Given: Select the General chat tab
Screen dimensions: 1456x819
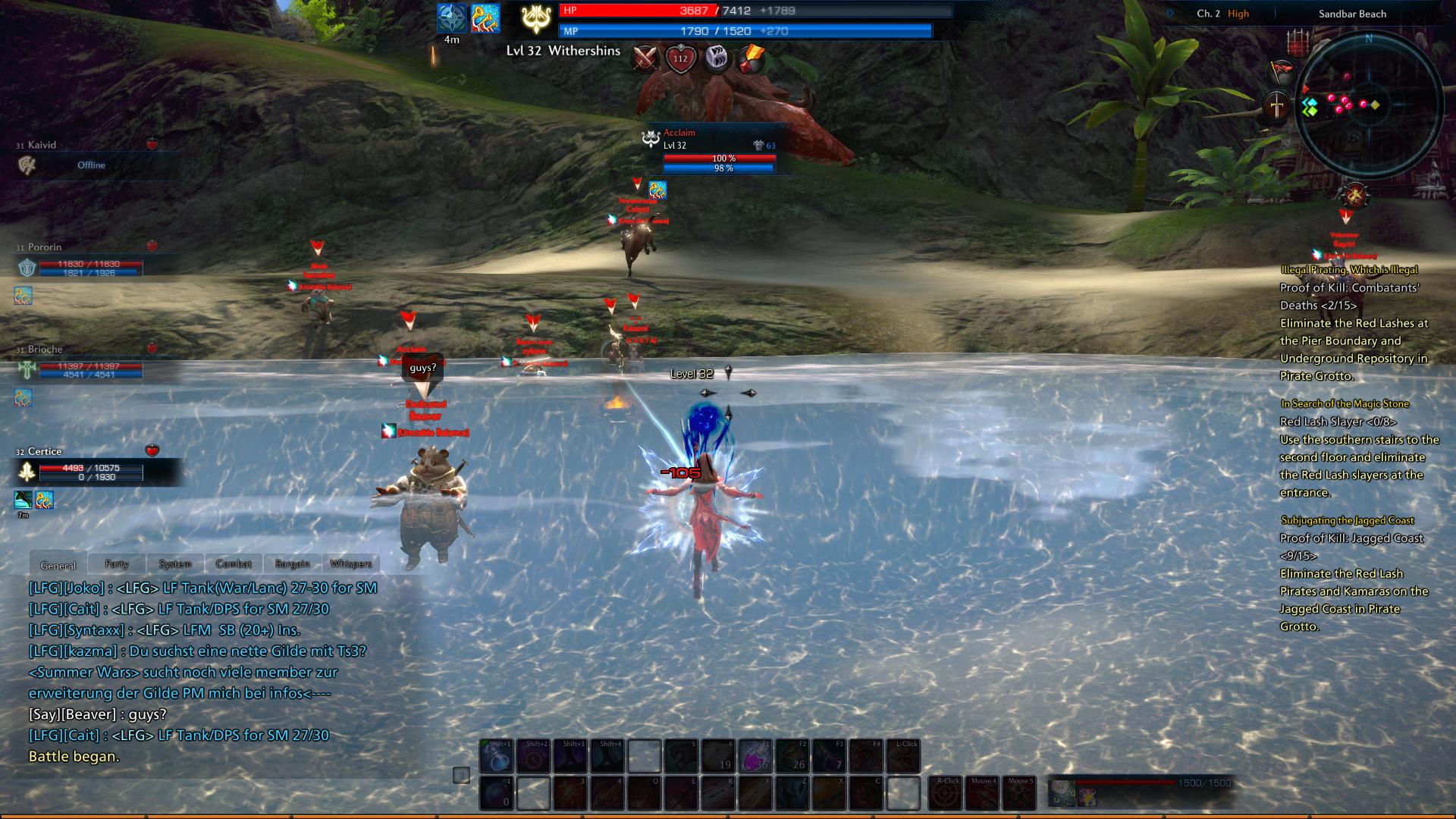Looking at the screenshot, I should point(58,565).
